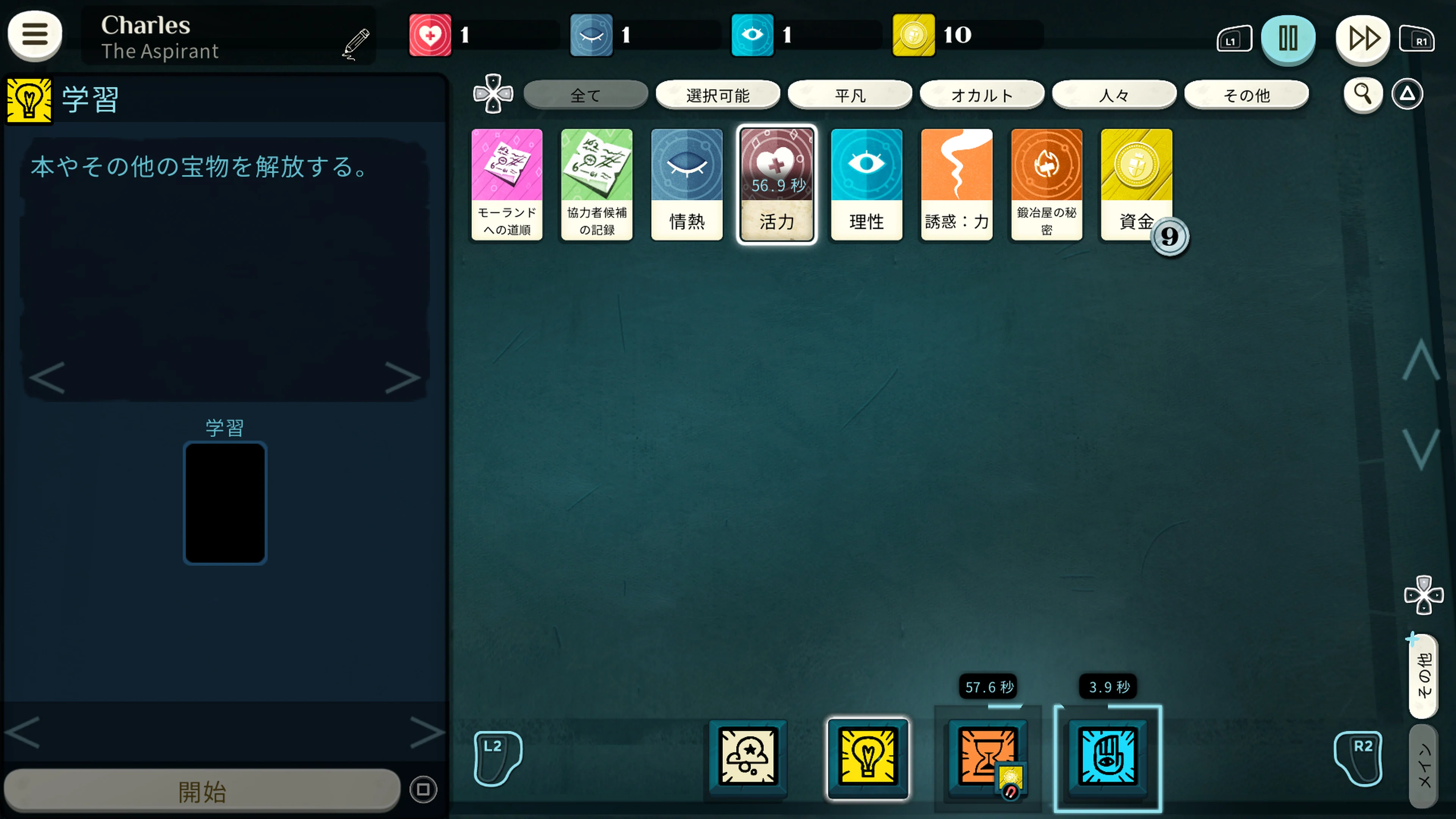Viewport: 1456px width, 819px height.
Task: Click the empty 学習 card slot
Action: (225, 502)
